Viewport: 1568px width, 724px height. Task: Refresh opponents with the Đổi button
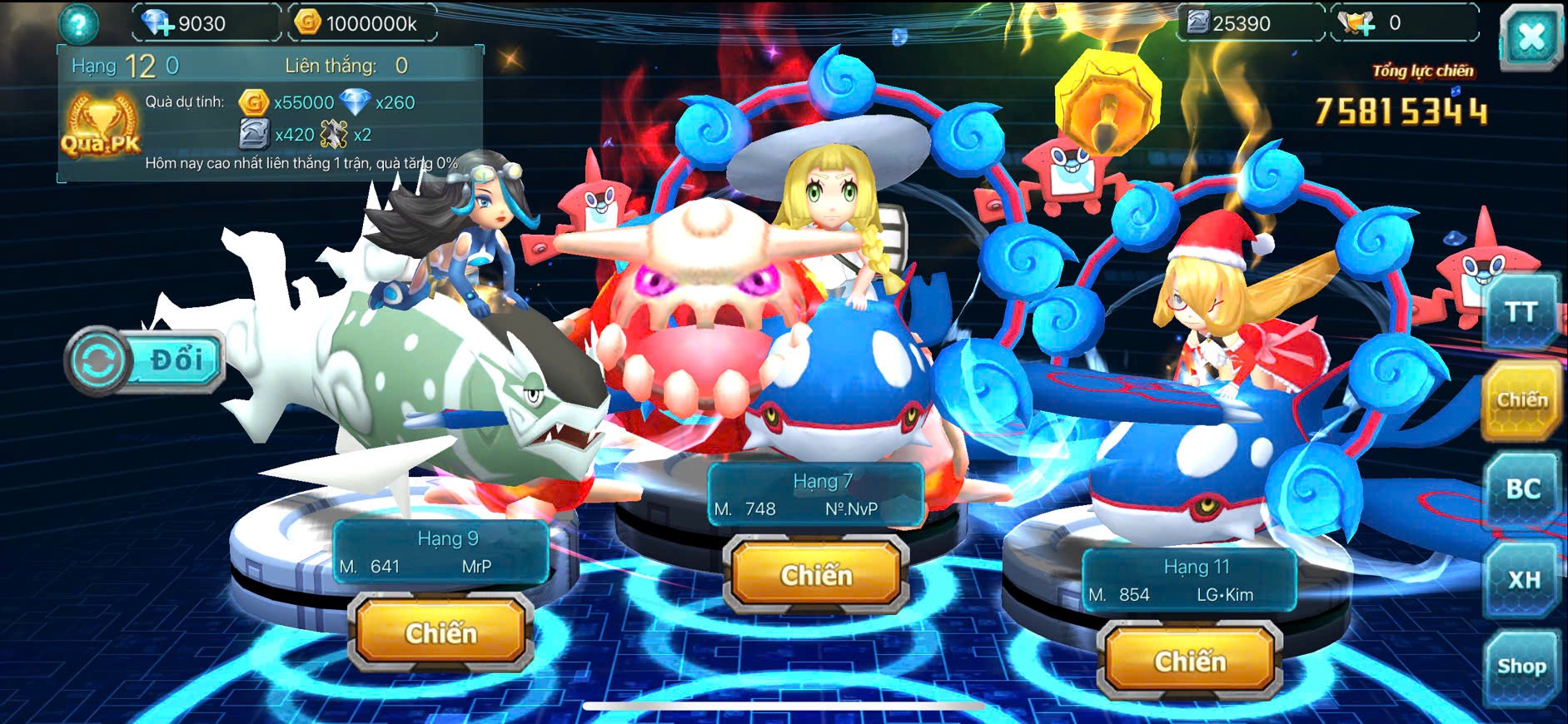(147, 361)
